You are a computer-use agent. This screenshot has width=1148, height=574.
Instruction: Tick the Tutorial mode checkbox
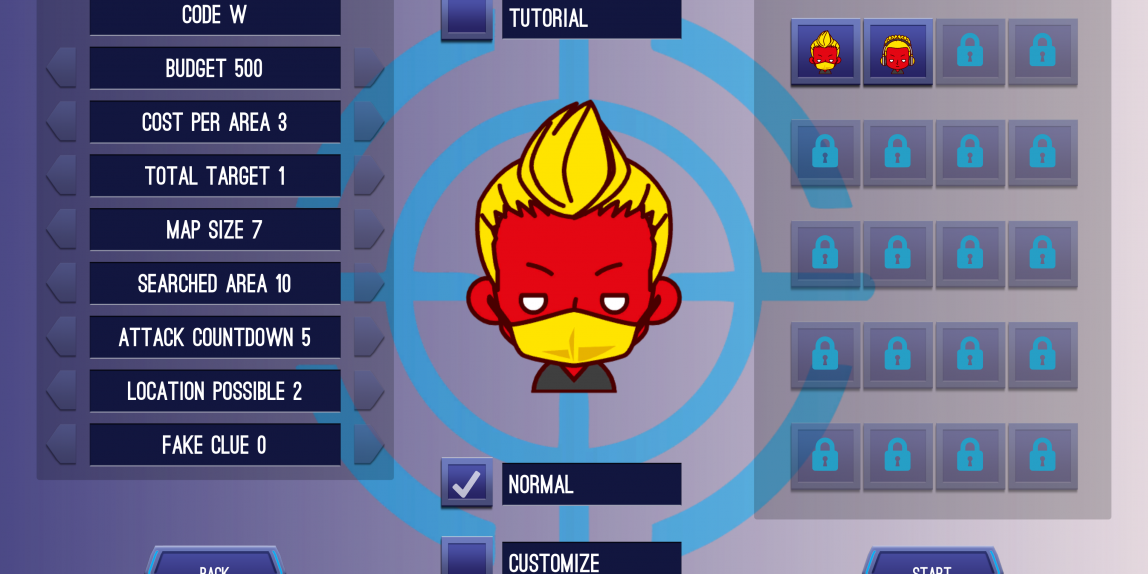(x=466, y=17)
